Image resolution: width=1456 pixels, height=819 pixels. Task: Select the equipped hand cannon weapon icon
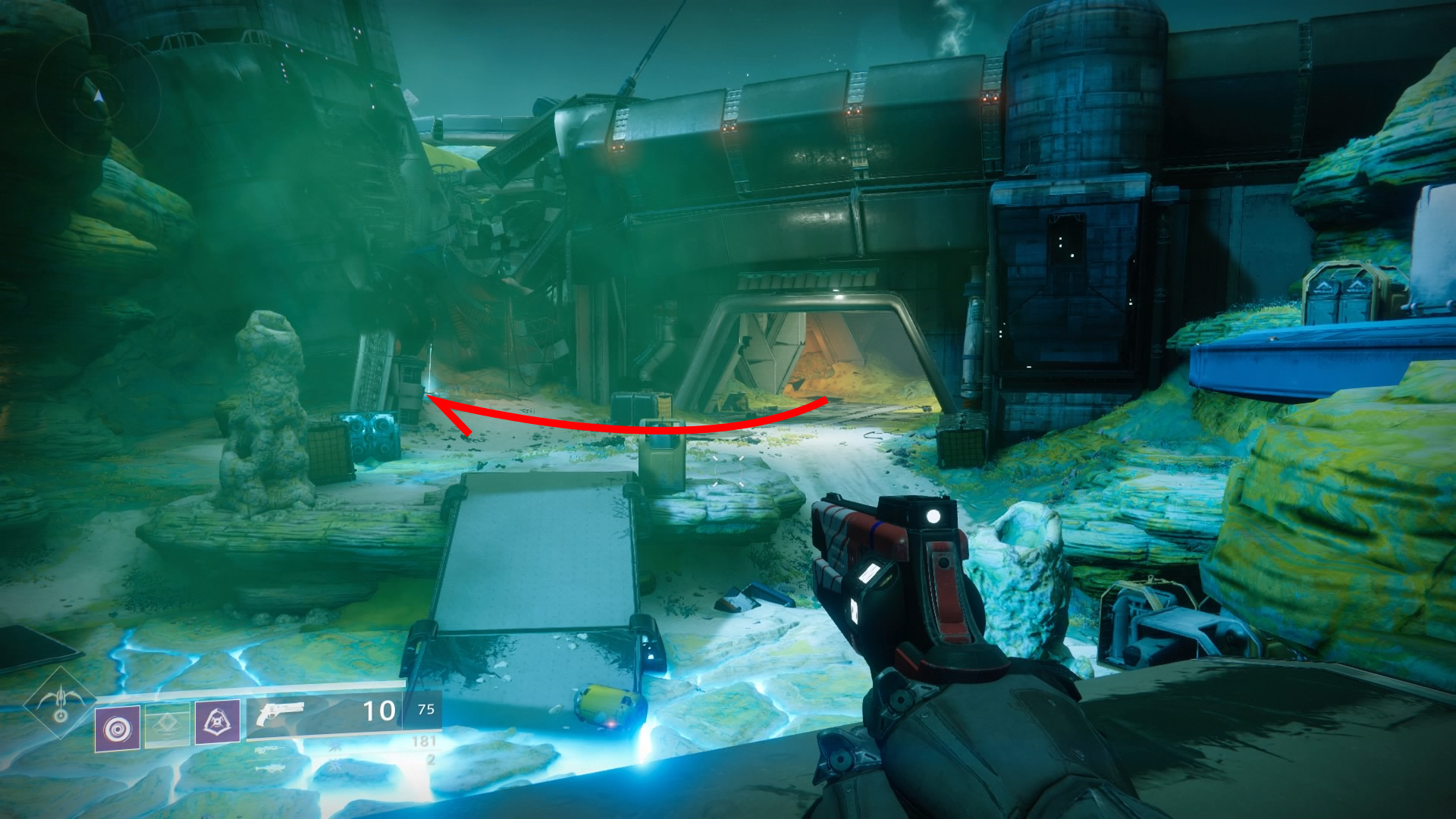(x=279, y=714)
